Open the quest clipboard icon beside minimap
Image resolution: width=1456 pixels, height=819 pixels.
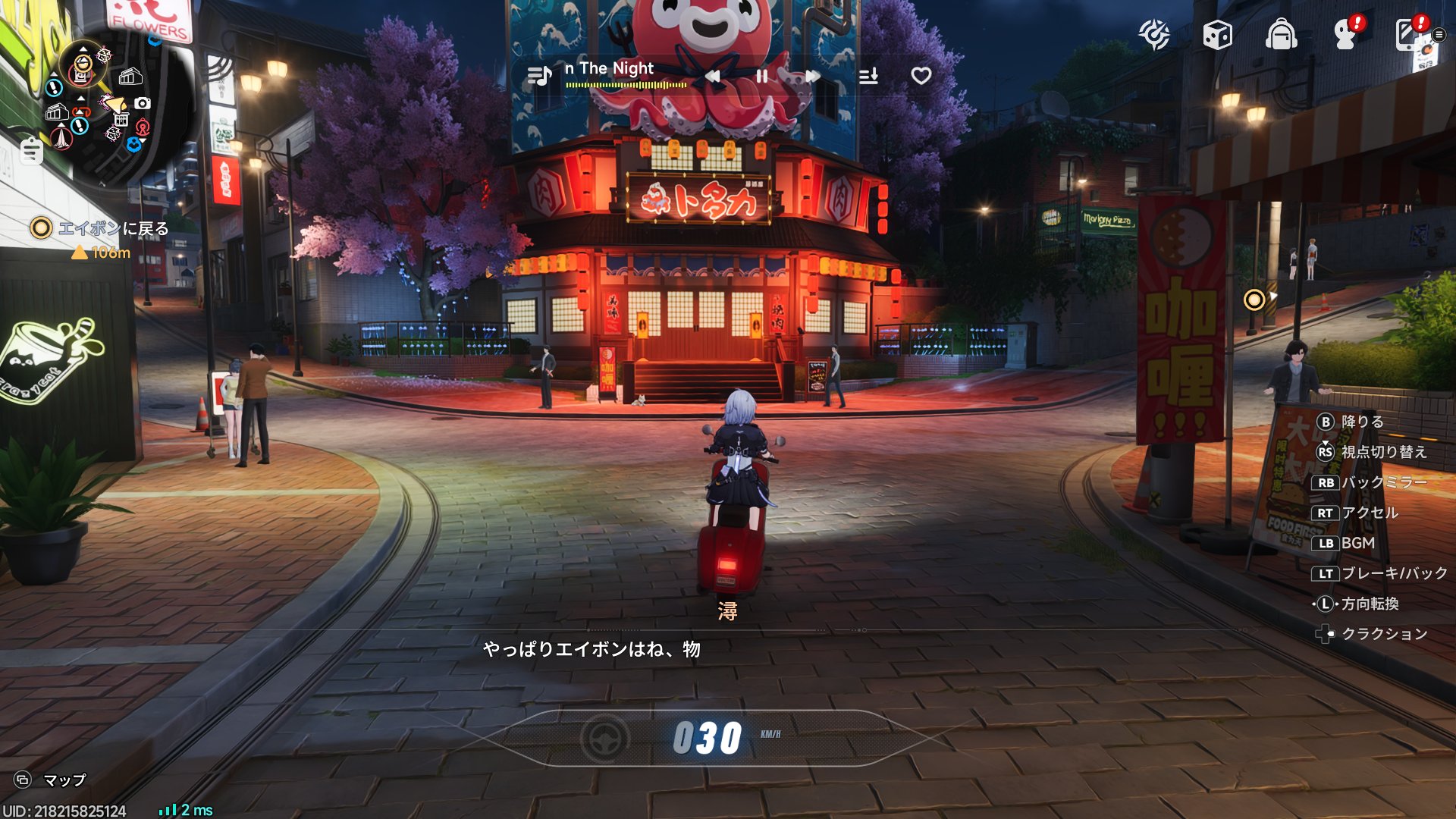[31, 151]
